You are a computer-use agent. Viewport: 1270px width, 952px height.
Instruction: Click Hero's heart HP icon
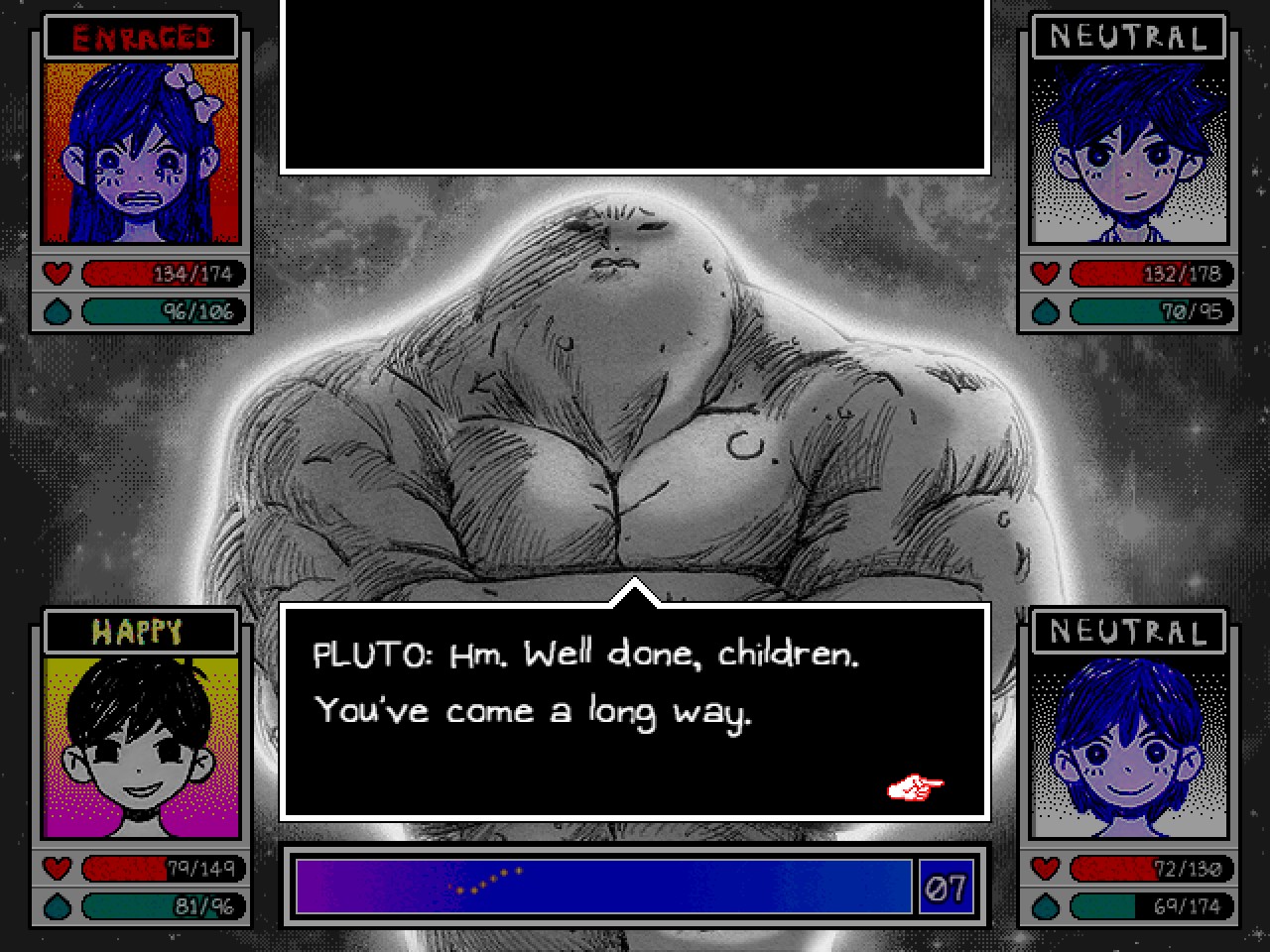click(1043, 869)
